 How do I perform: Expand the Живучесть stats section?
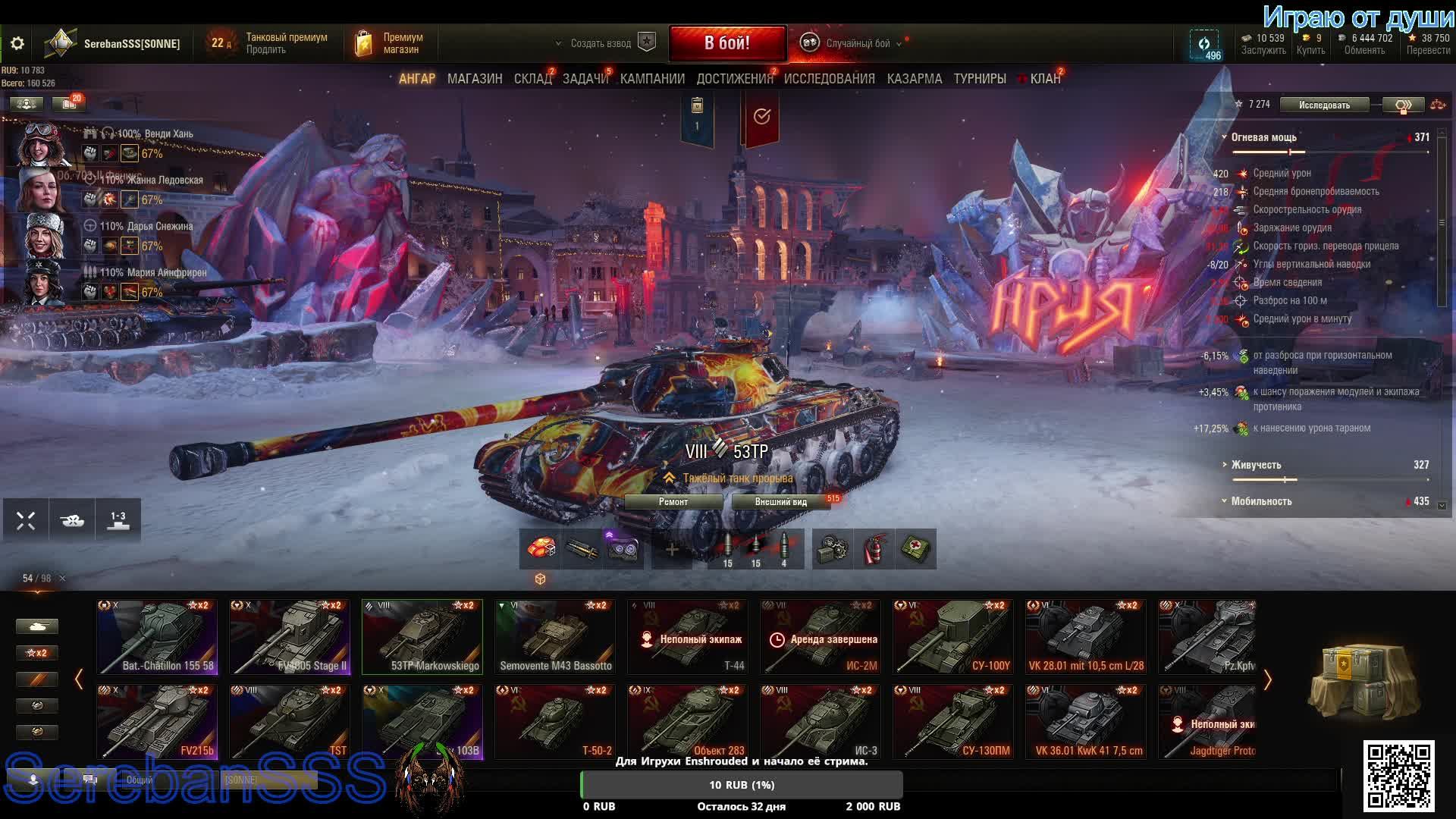coord(1256,465)
